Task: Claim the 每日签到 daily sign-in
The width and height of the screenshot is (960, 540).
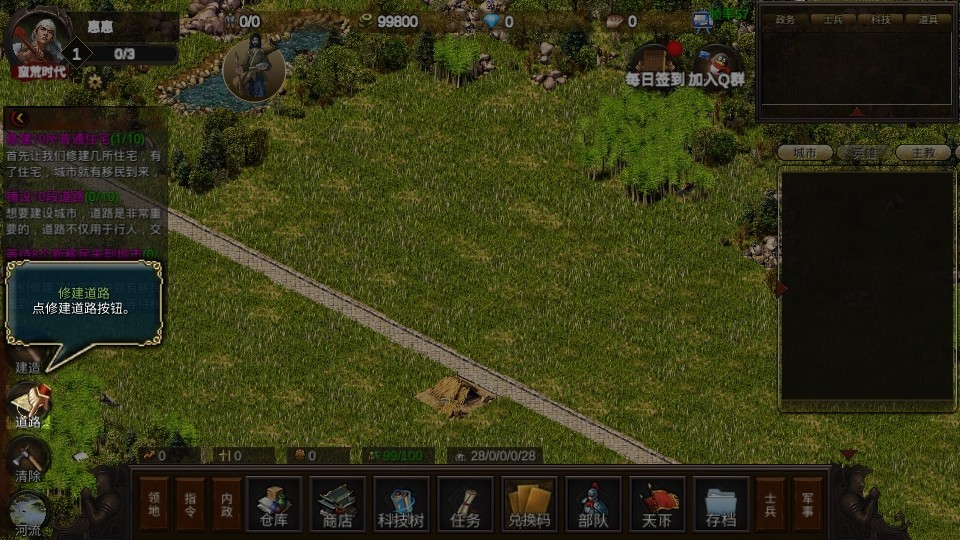Action: pyautogui.click(x=655, y=64)
